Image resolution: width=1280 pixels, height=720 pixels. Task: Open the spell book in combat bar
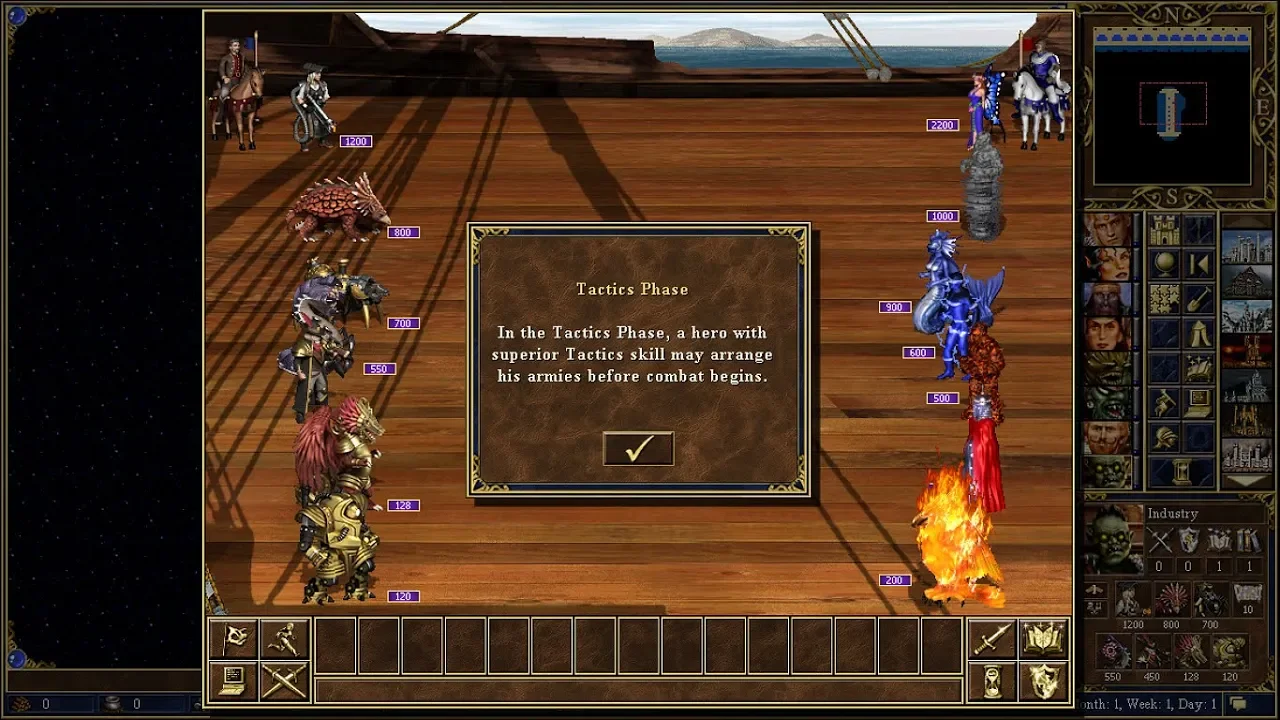click(x=1042, y=639)
